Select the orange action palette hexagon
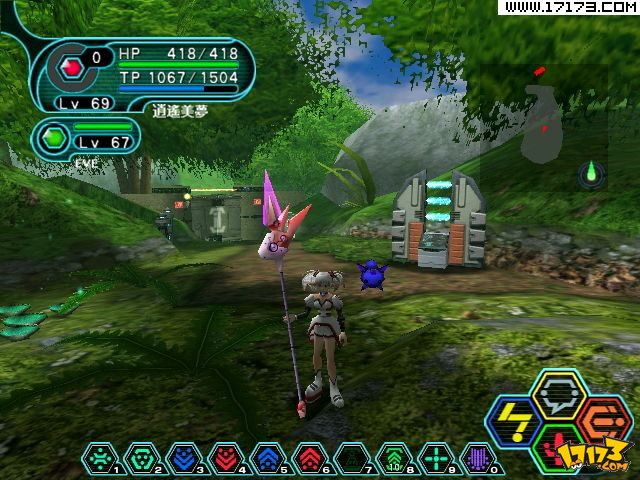Image resolution: width=640 pixels, height=480 pixels. (599, 419)
